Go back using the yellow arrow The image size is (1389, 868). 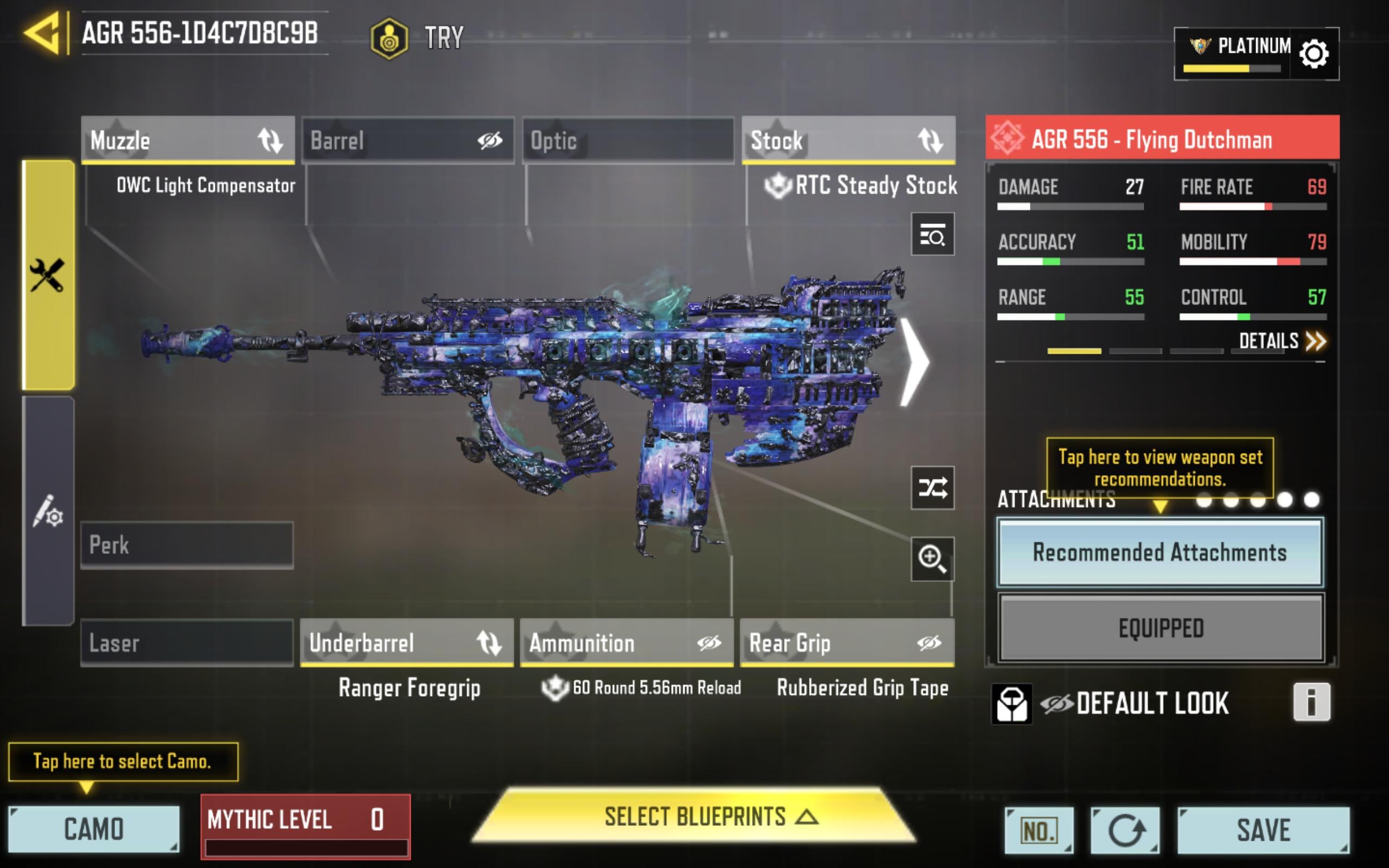tap(42, 33)
